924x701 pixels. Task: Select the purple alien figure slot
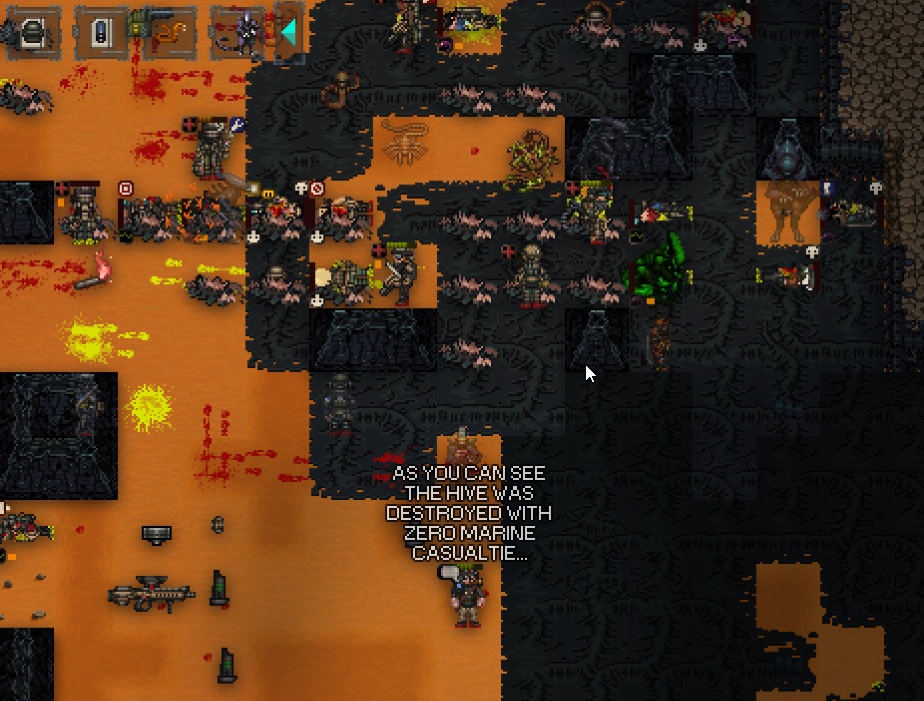click(x=238, y=33)
